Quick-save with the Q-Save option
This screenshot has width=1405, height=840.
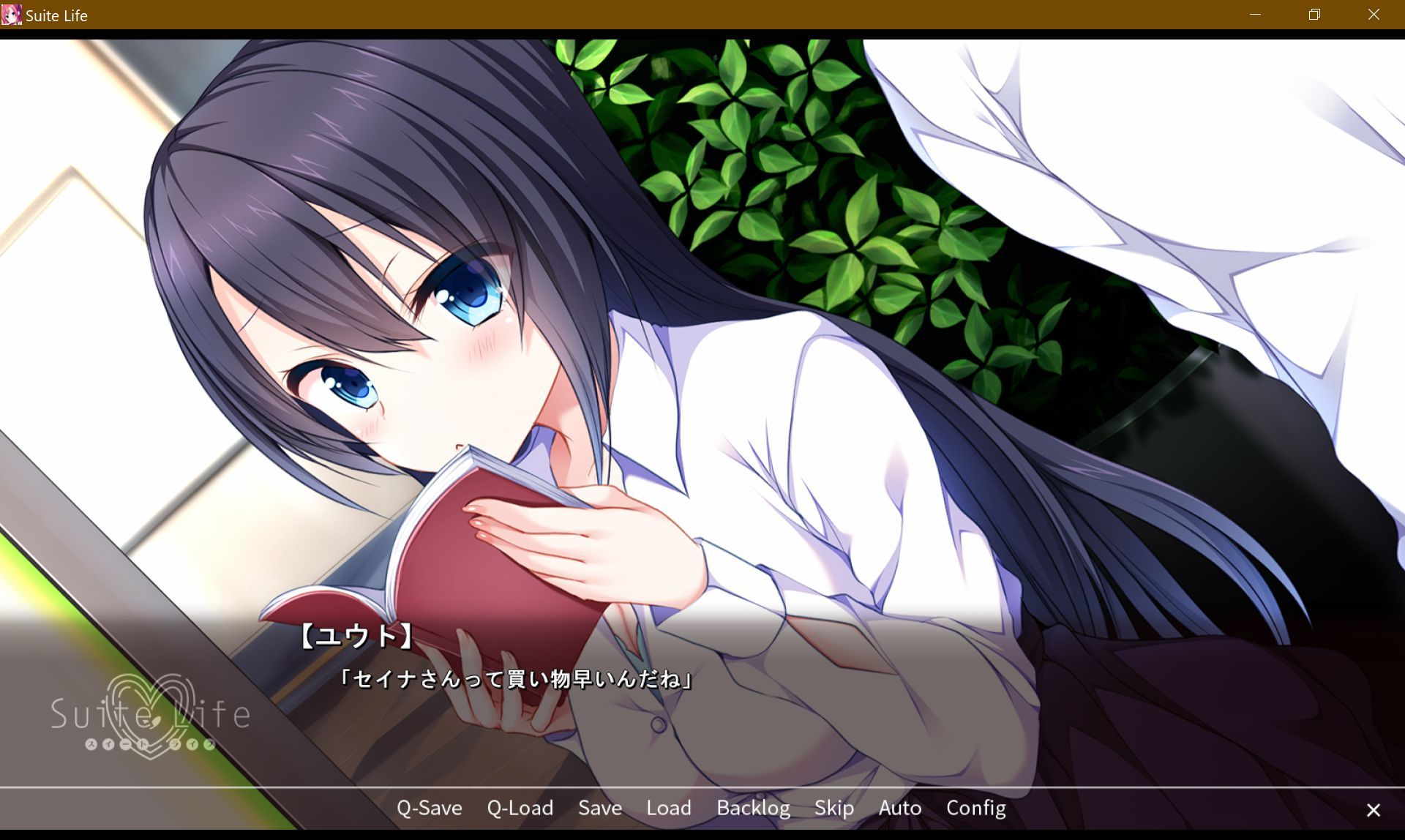point(429,809)
